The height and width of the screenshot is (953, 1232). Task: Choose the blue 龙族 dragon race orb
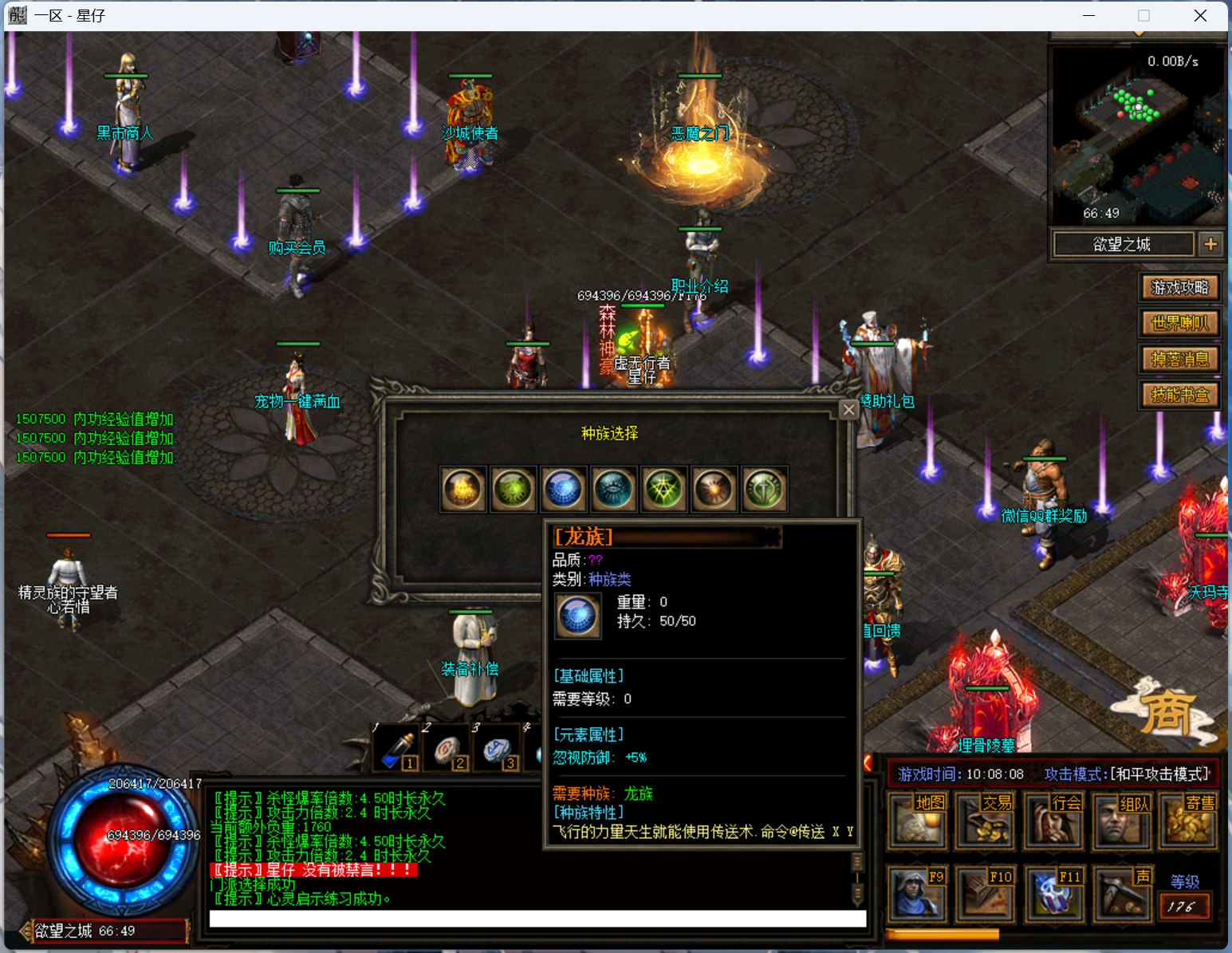pos(563,489)
